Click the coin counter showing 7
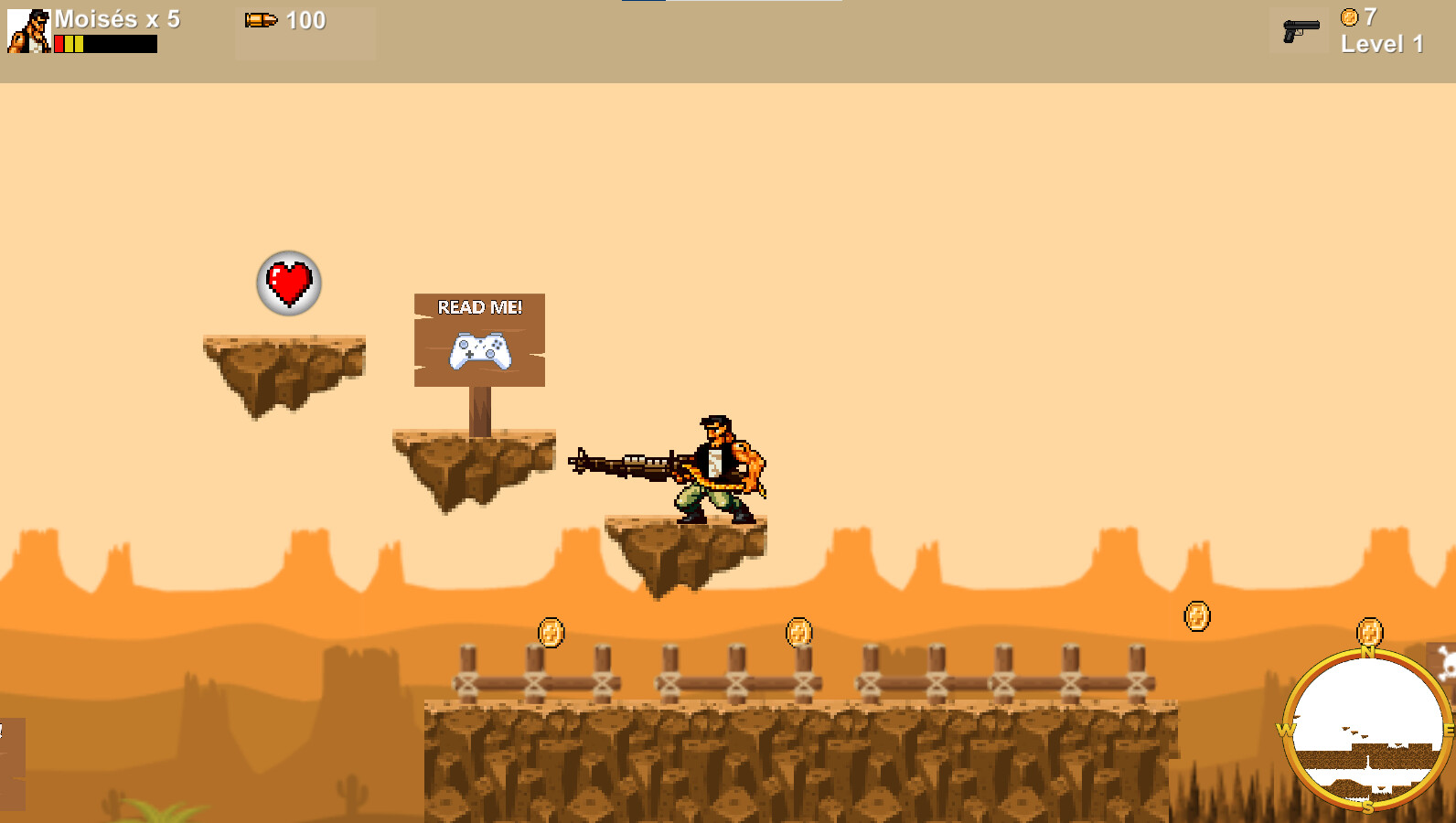 click(x=1360, y=16)
